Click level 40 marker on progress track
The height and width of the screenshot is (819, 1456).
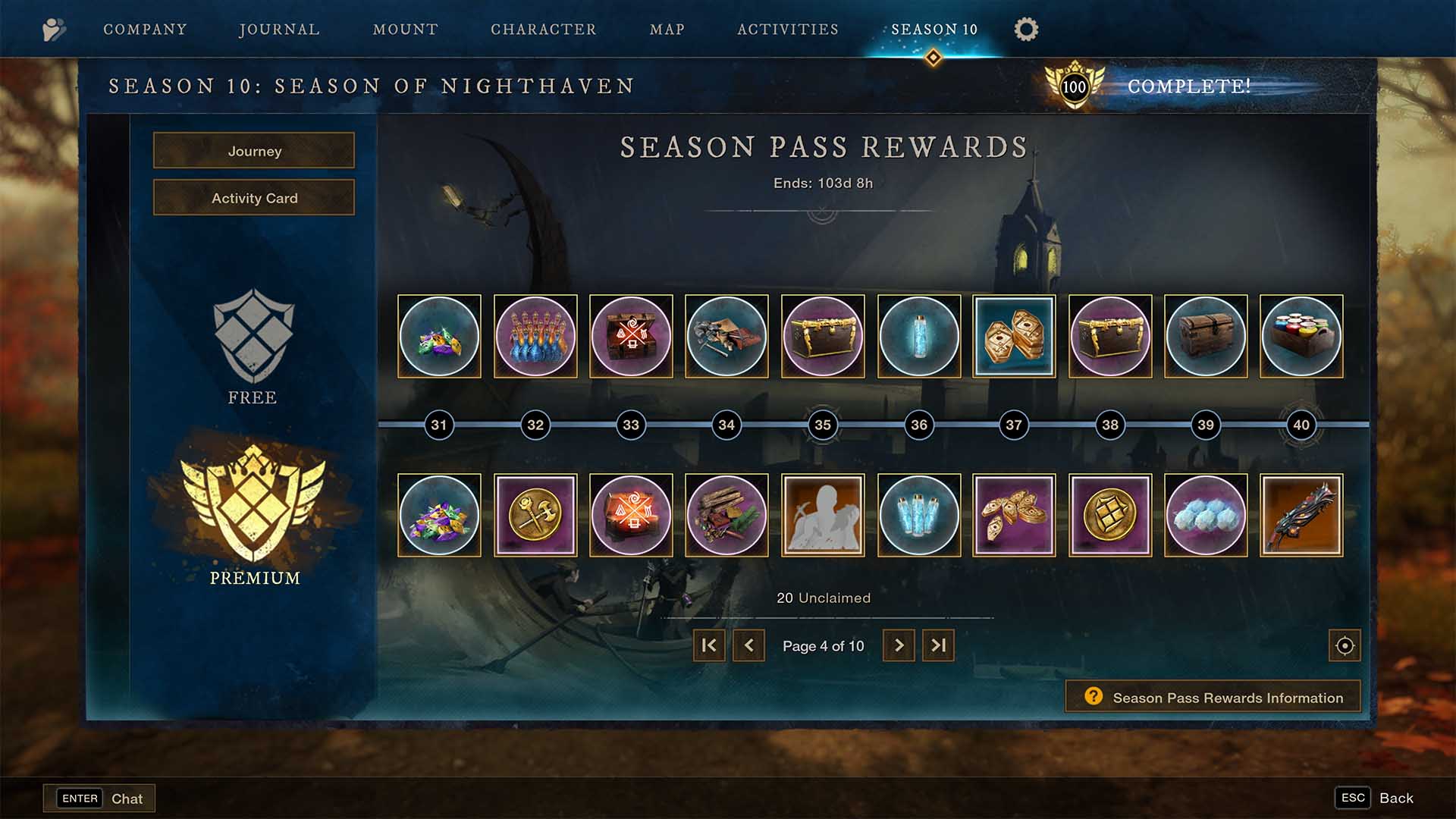pos(1301,425)
